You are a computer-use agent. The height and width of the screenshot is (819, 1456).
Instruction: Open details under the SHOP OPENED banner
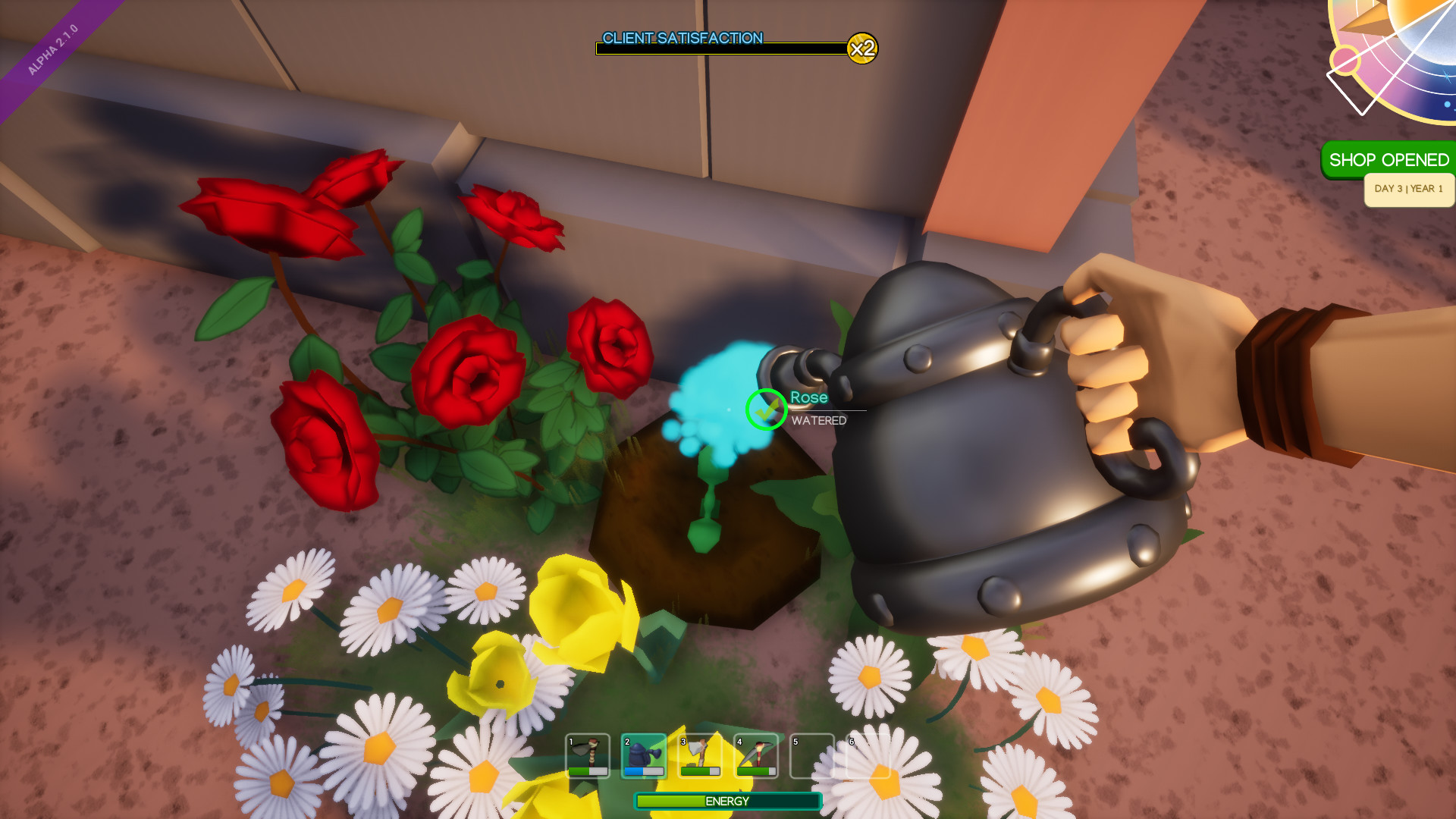tap(1389, 160)
